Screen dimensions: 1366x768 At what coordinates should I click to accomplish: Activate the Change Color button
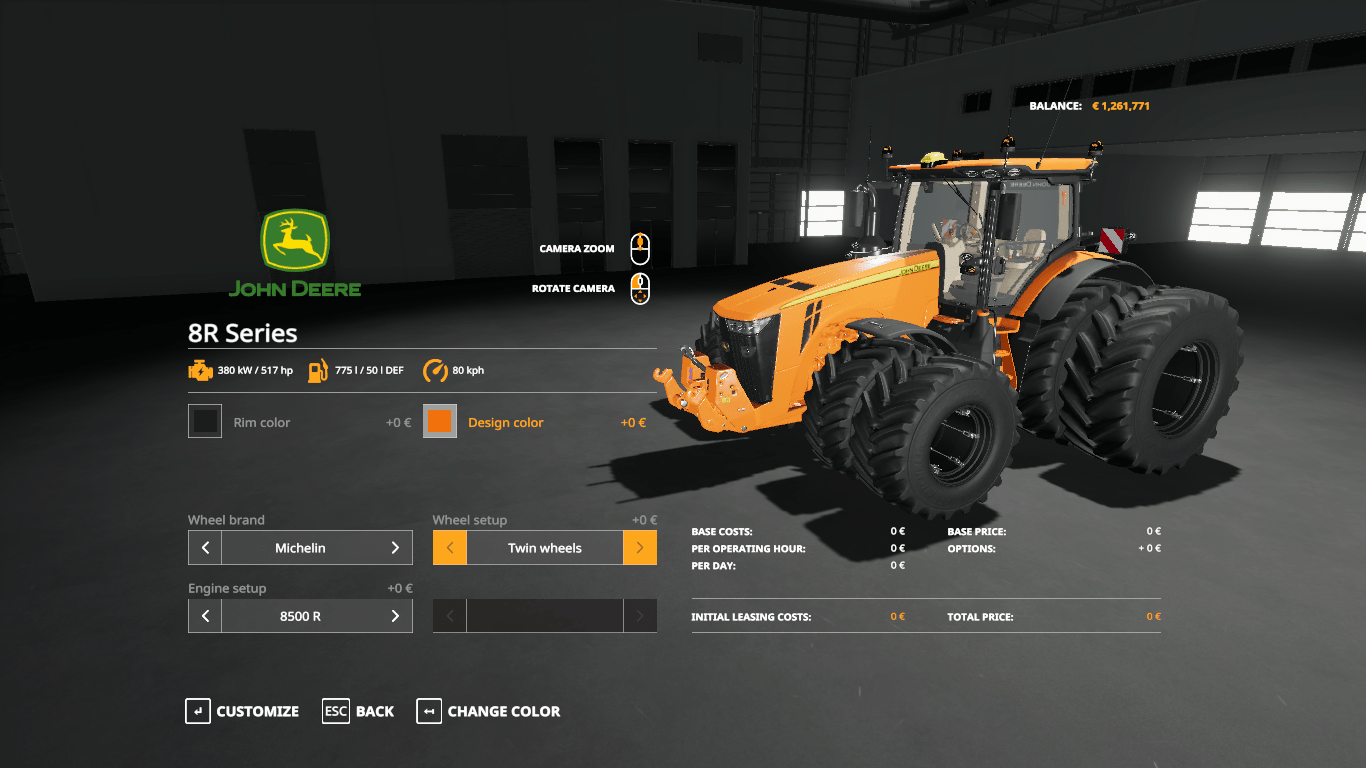click(489, 711)
